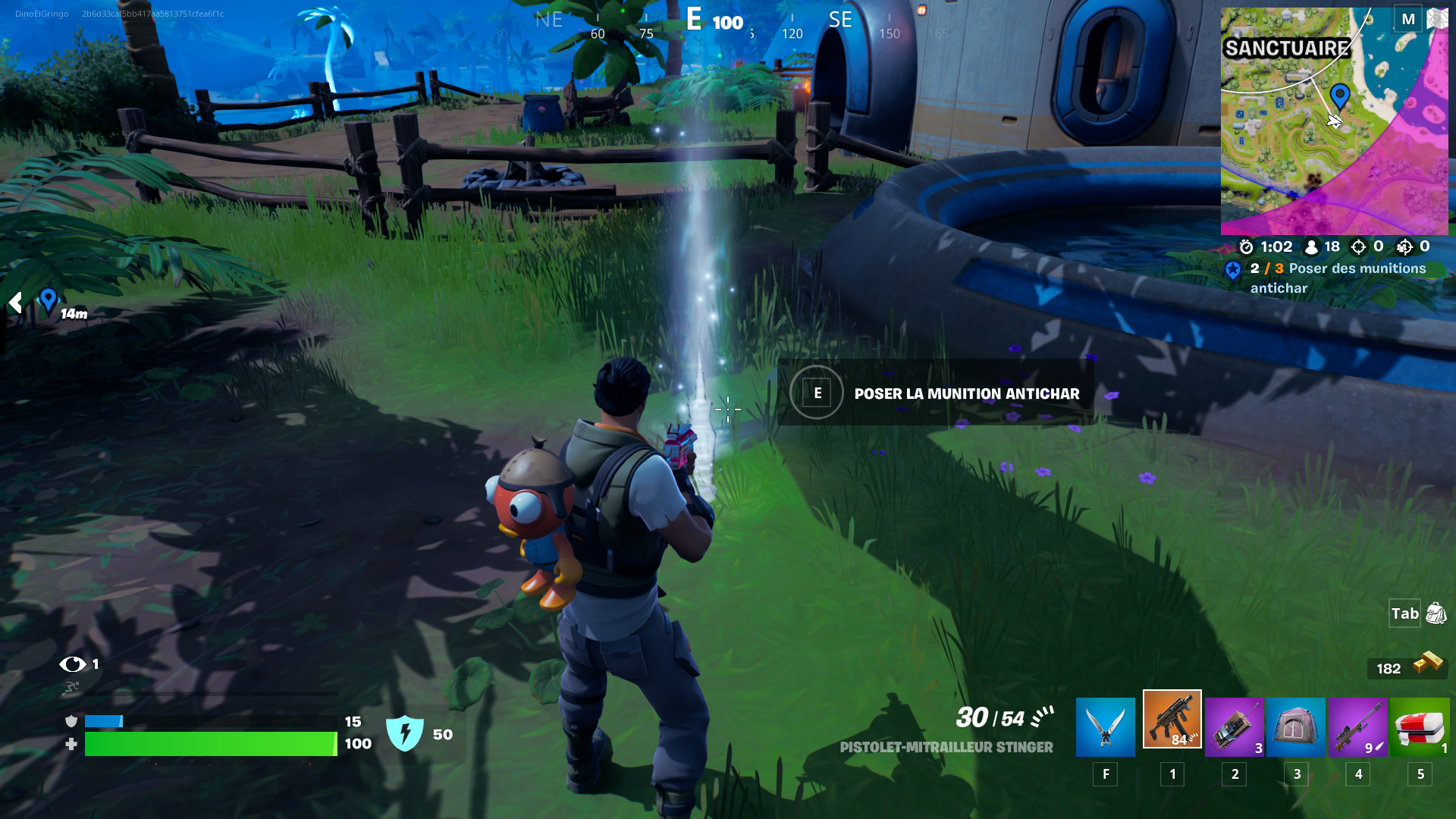
Task: Select the tent item in slot 3
Action: tap(1296, 726)
